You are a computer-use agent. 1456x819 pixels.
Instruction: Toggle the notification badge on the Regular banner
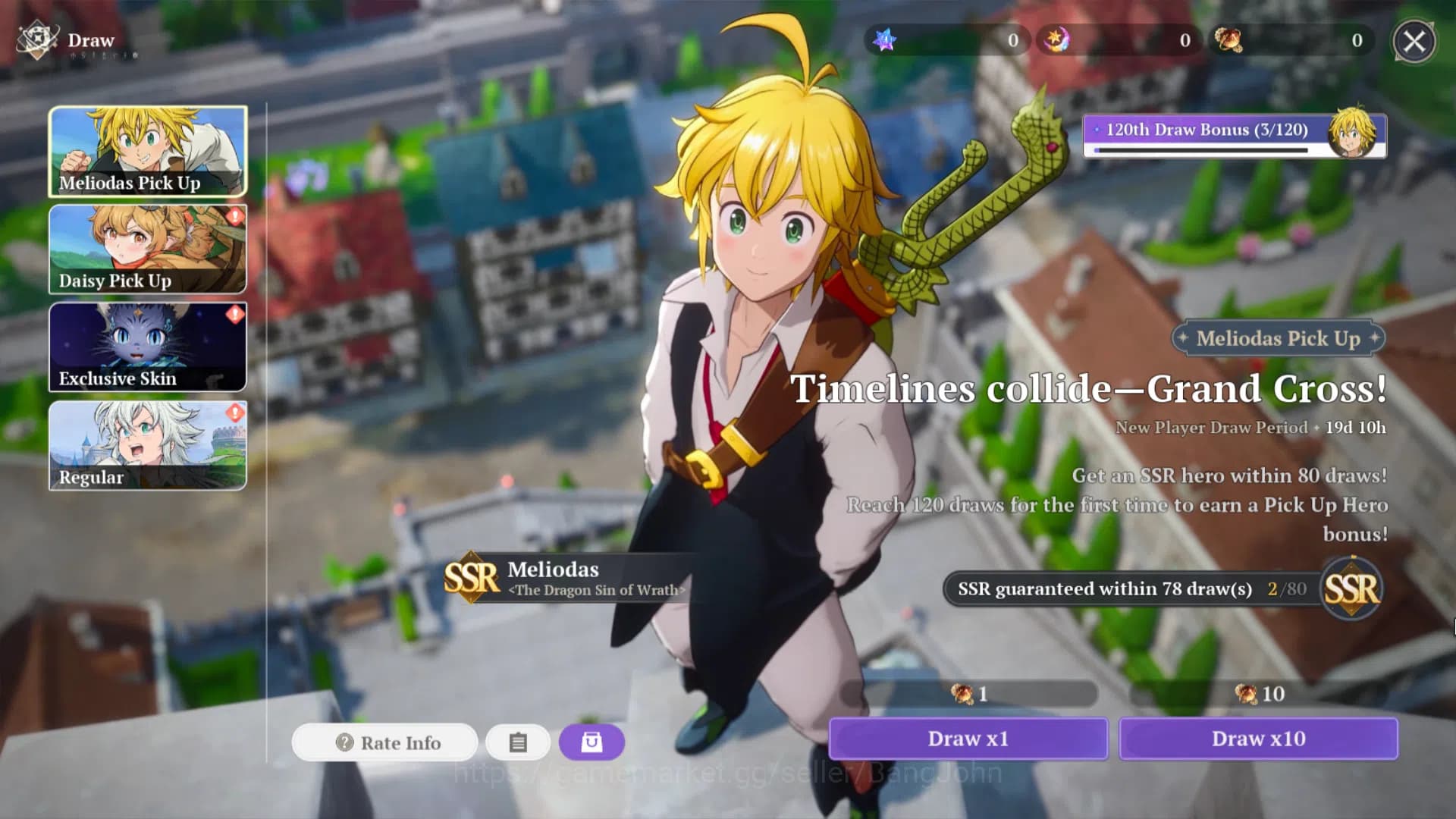click(x=234, y=412)
